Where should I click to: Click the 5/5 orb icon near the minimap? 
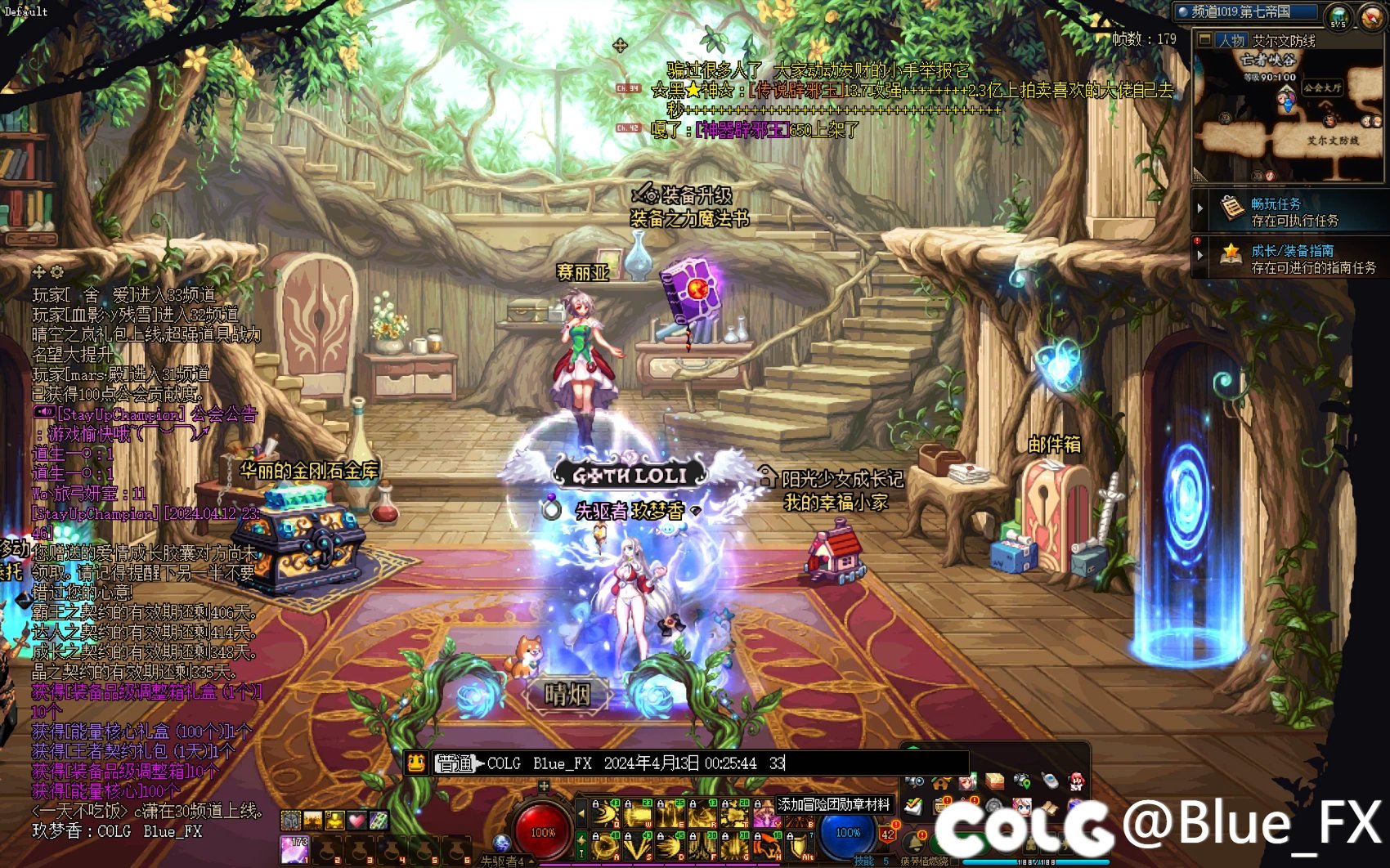[1338, 16]
